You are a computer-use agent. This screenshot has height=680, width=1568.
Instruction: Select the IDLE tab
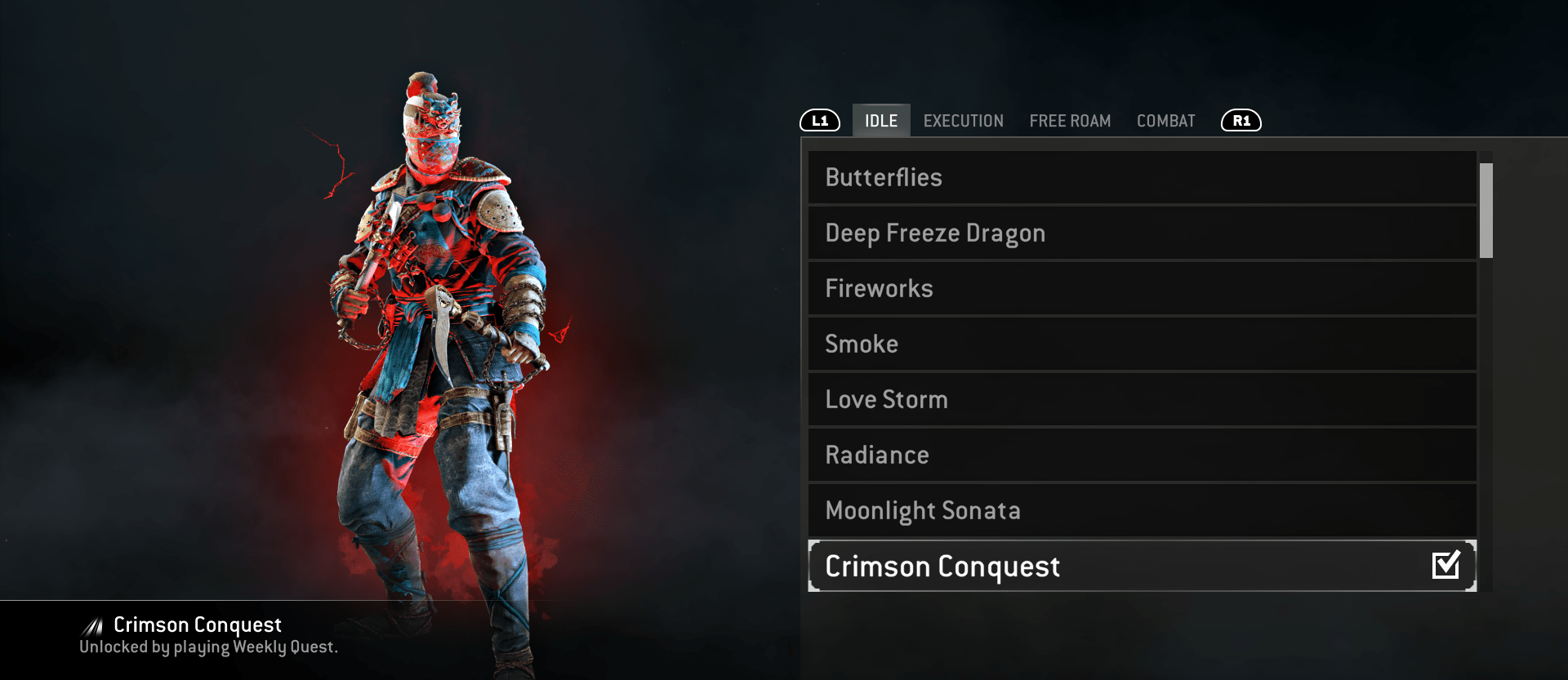tap(880, 120)
